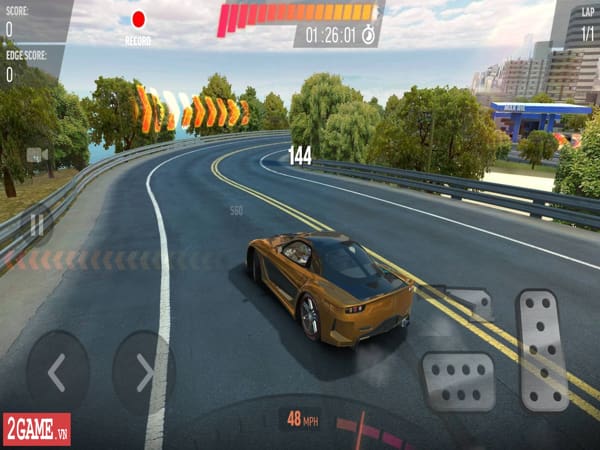600x450 pixels.
Task: Steer right with the right arrow button
Action: [x=144, y=372]
